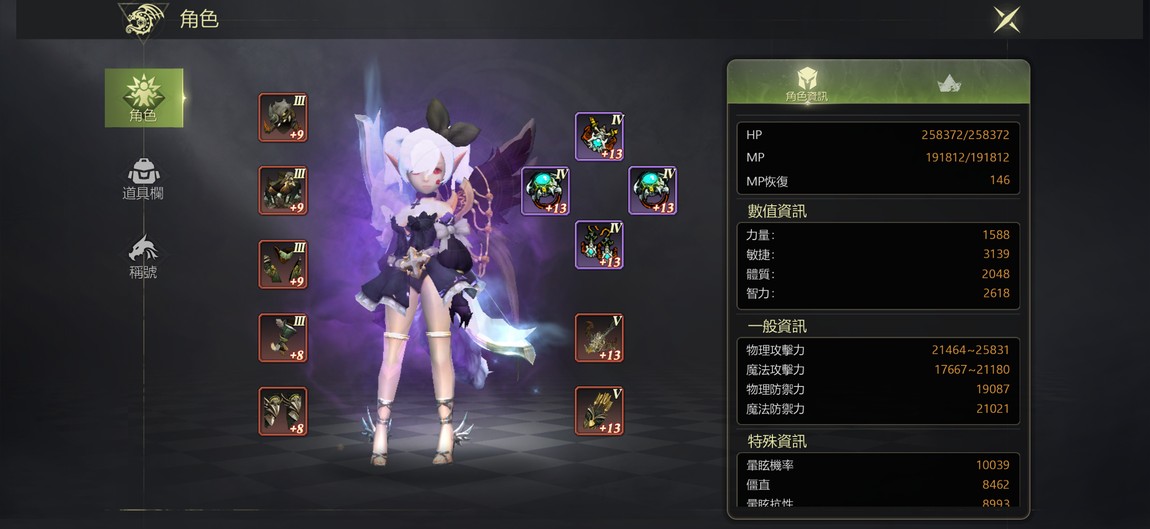This screenshot has height=529, width=1150.
Task: View the +8 boots equipment slot
Action: [x=283, y=411]
